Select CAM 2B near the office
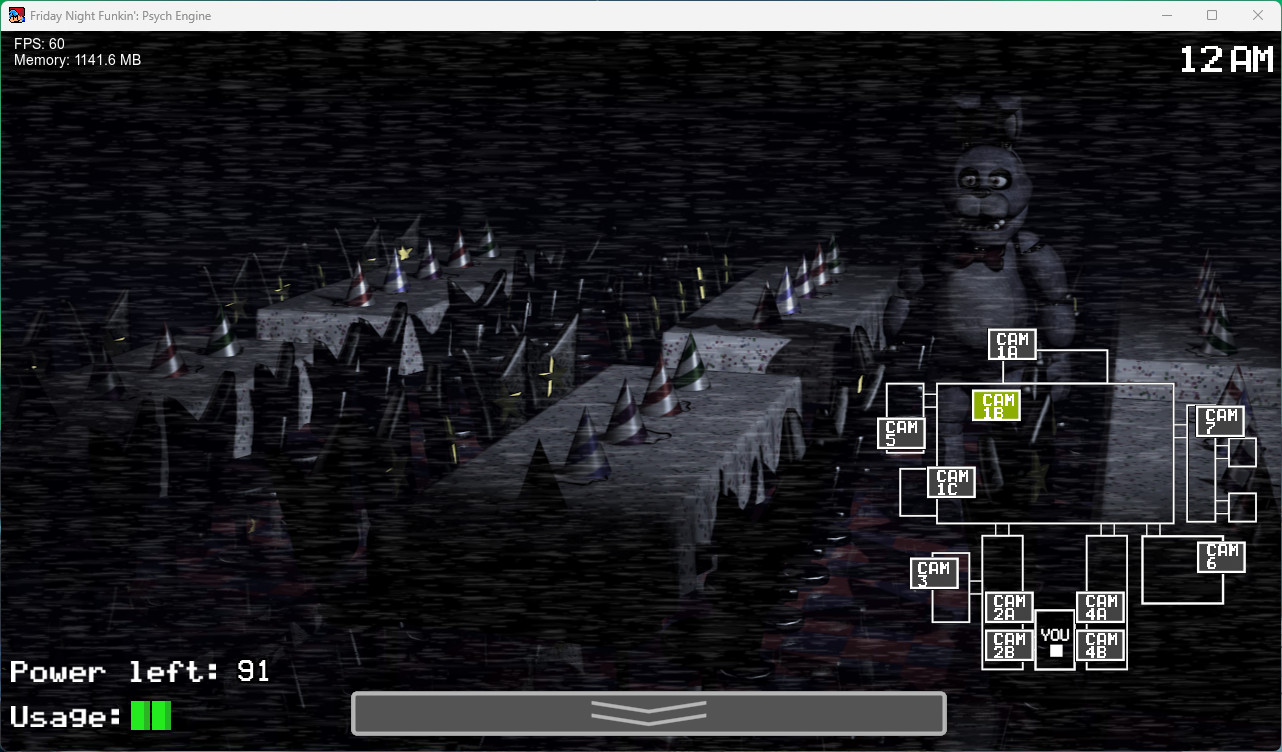1282x752 pixels. (1008, 645)
